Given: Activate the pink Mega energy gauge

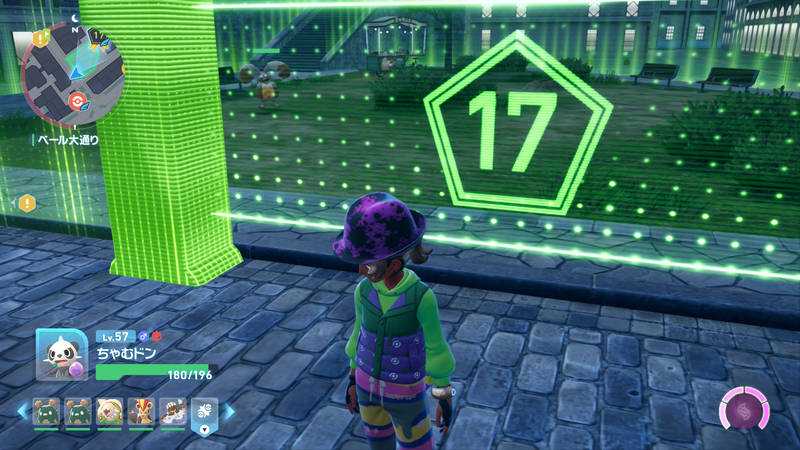Looking at the screenshot, I should (745, 412).
